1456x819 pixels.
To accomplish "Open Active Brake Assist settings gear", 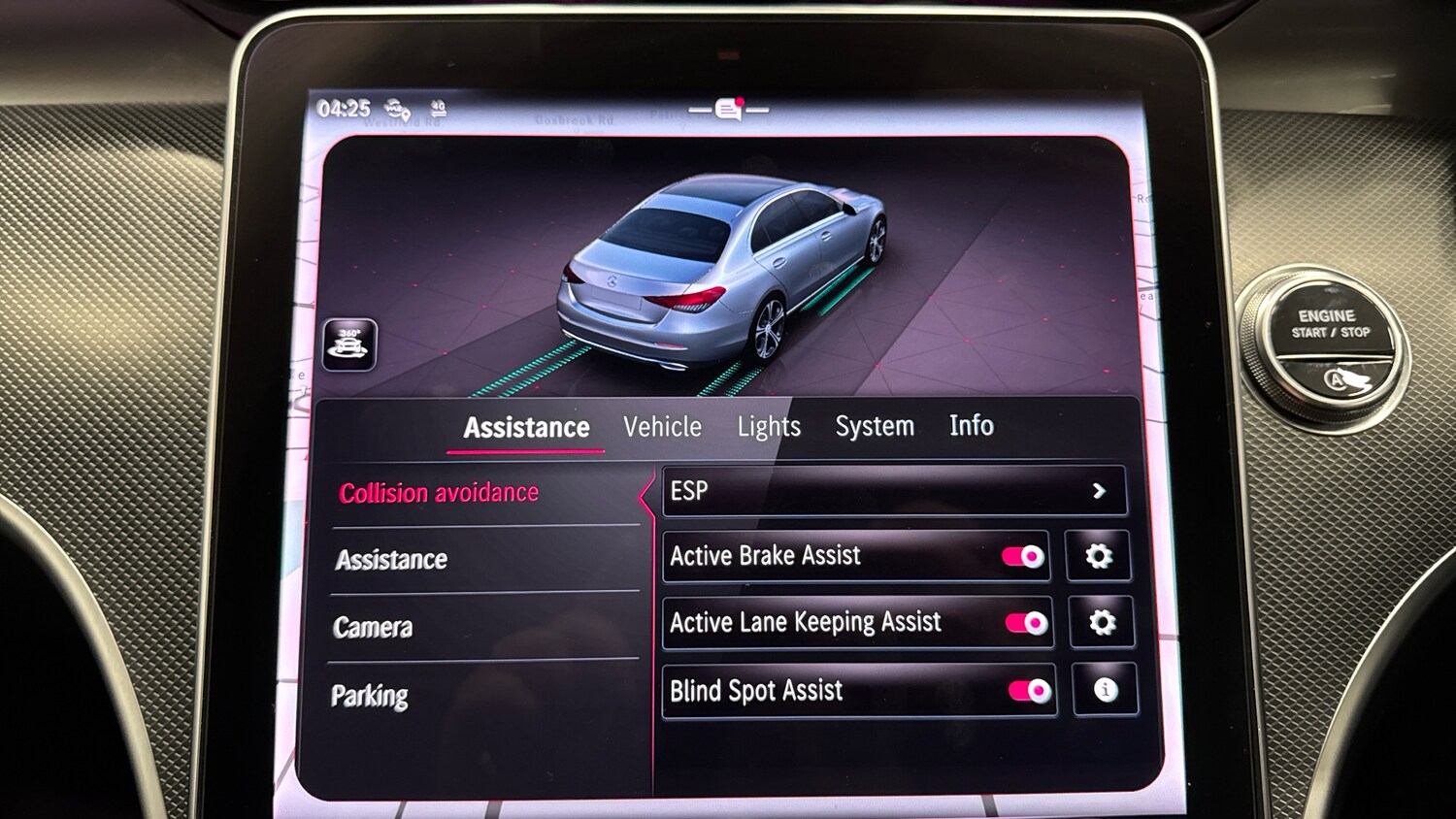I will [x=1099, y=556].
